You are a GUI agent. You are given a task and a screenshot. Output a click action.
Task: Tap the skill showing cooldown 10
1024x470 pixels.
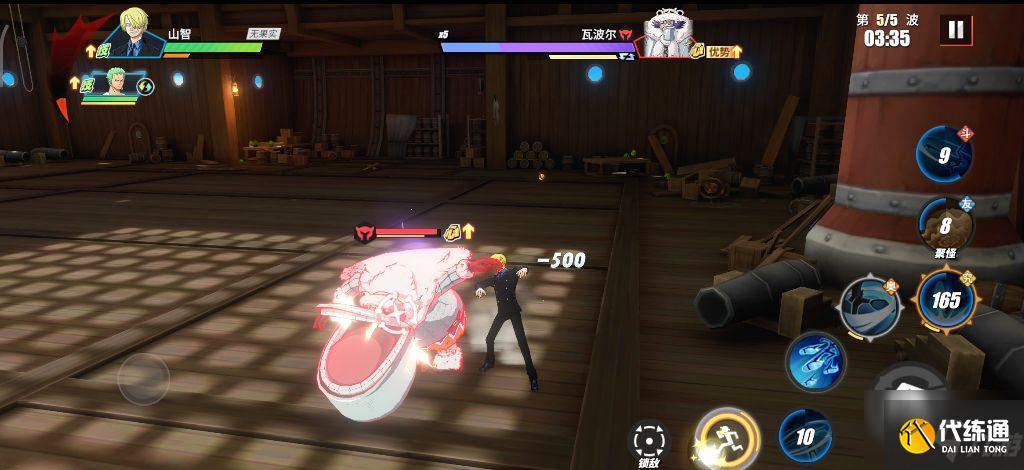805,435
